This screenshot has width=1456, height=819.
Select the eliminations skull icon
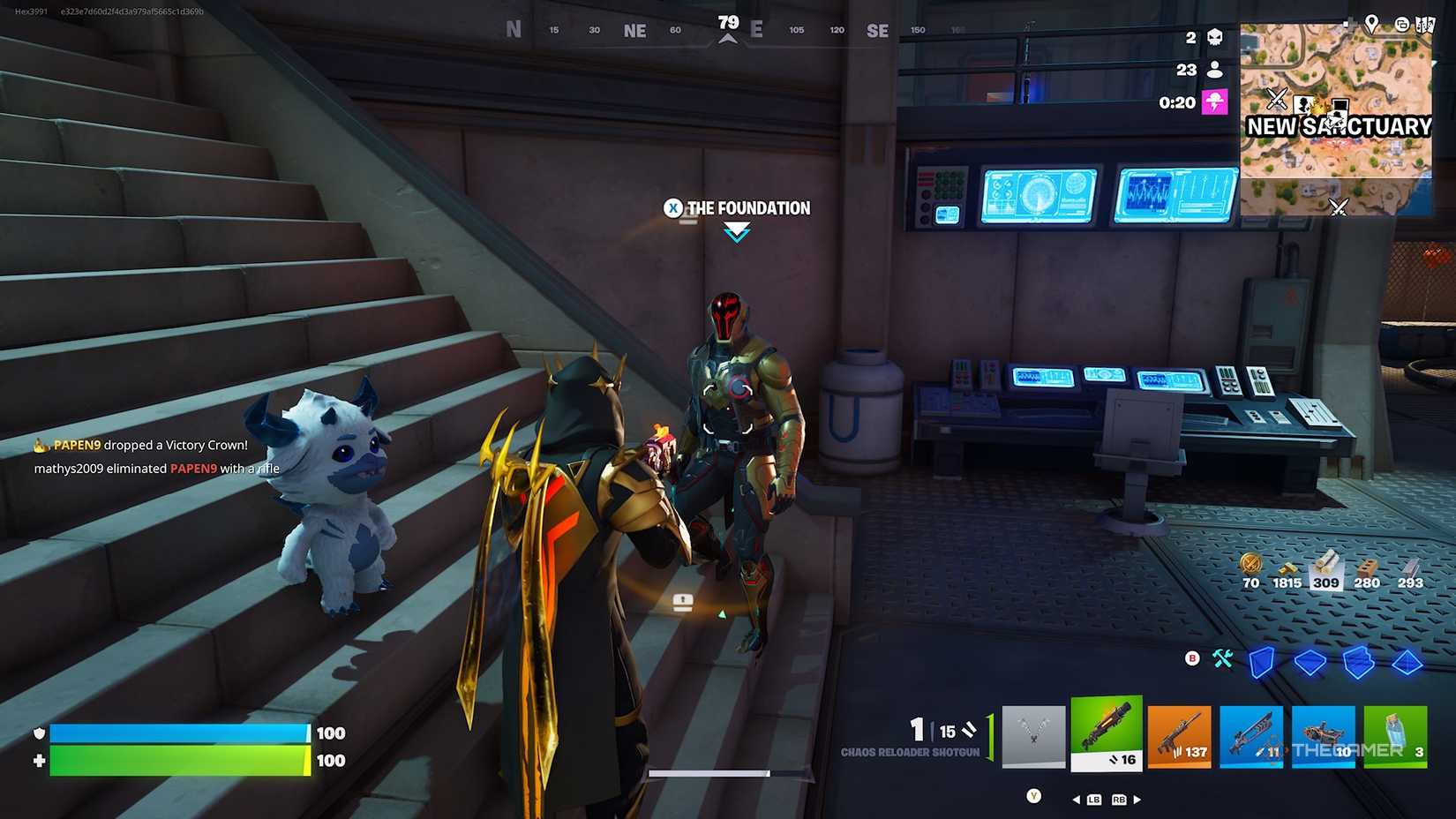tap(1217, 37)
